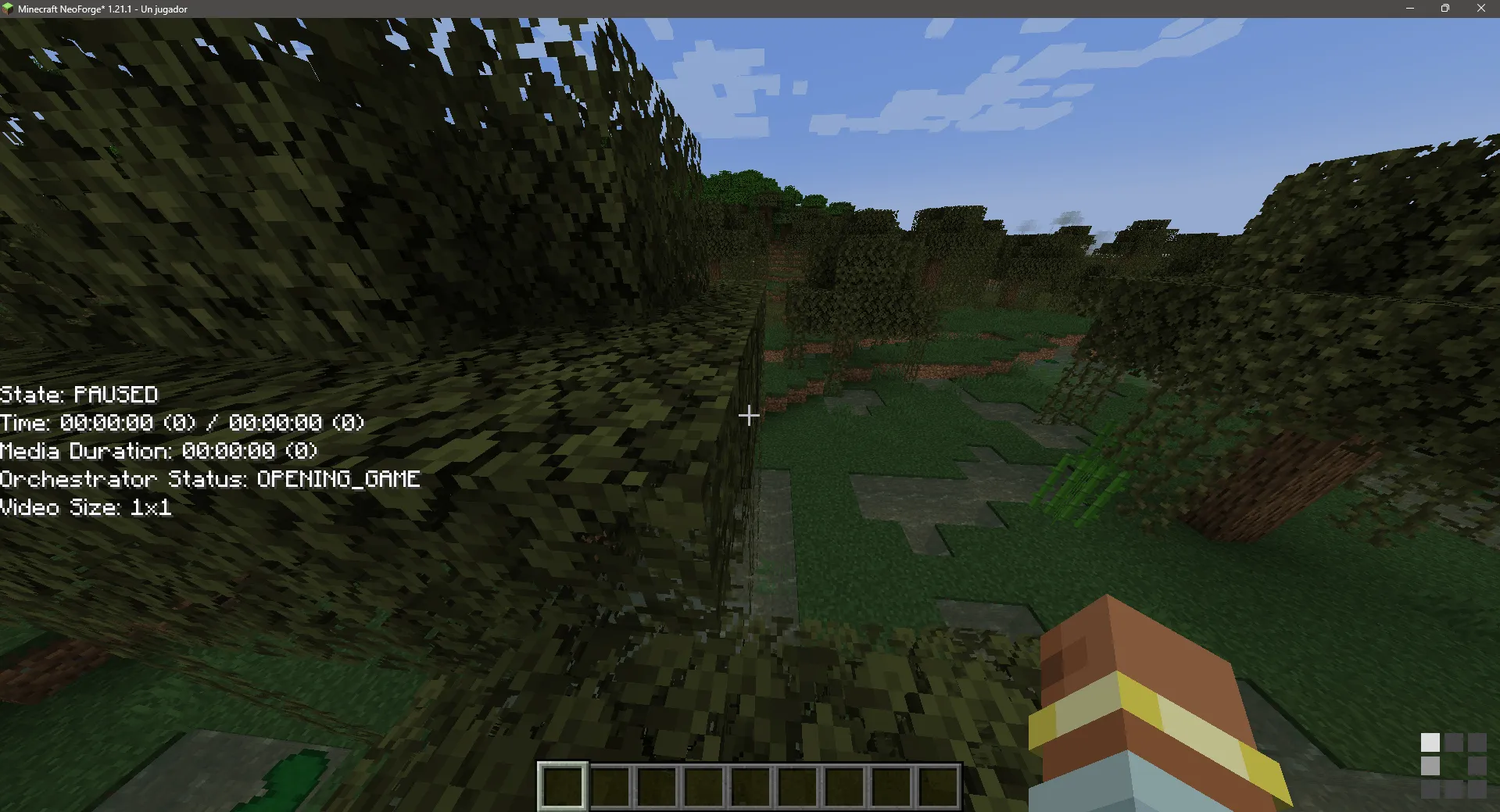Click the Time 00:00:00 progress readout
Viewport: 1500px width, 812px height.
coord(182,422)
